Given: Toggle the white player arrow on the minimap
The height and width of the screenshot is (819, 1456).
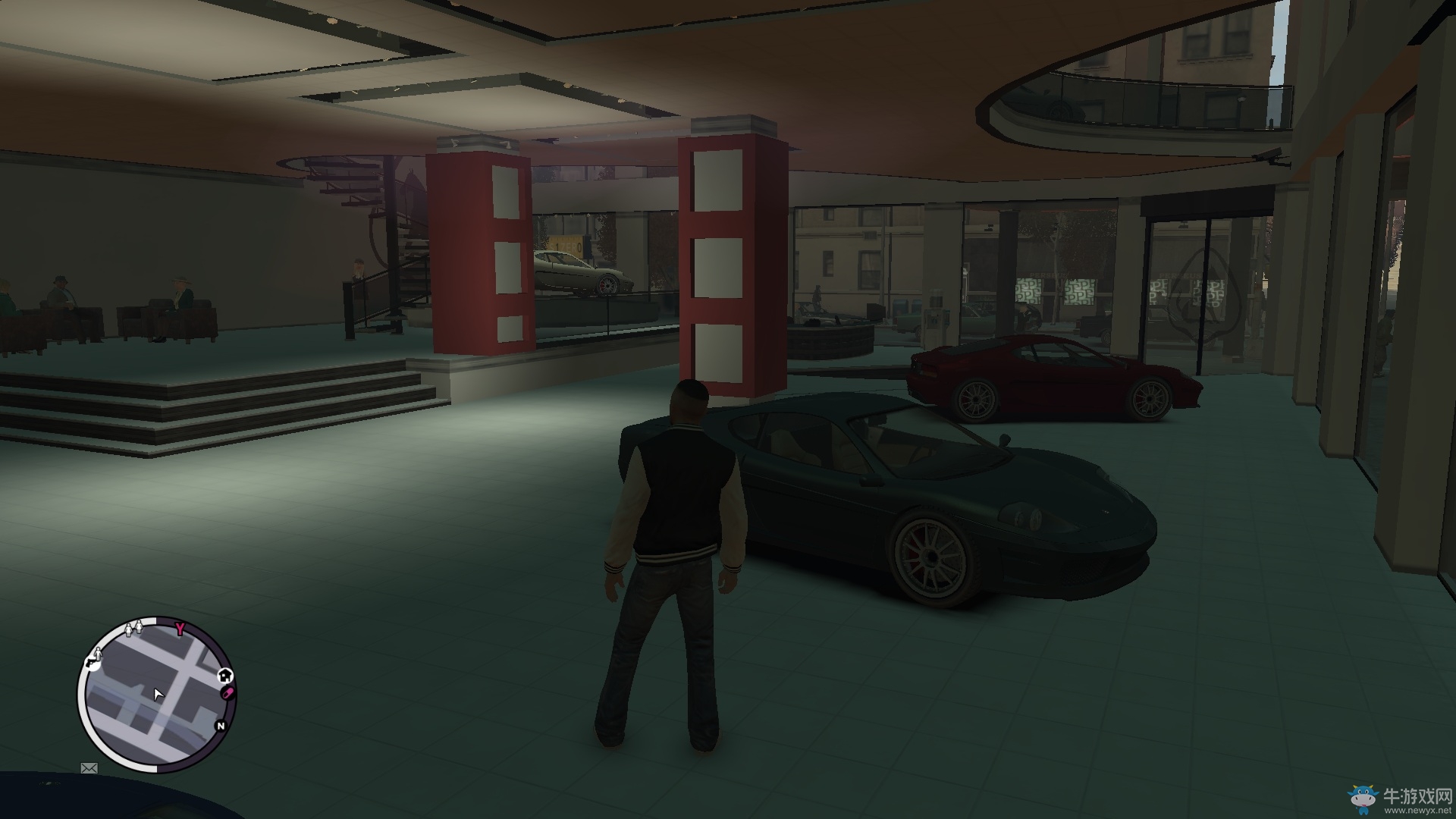Looking at the screenshot, I should pyautogui.click(x=158, y=695).
